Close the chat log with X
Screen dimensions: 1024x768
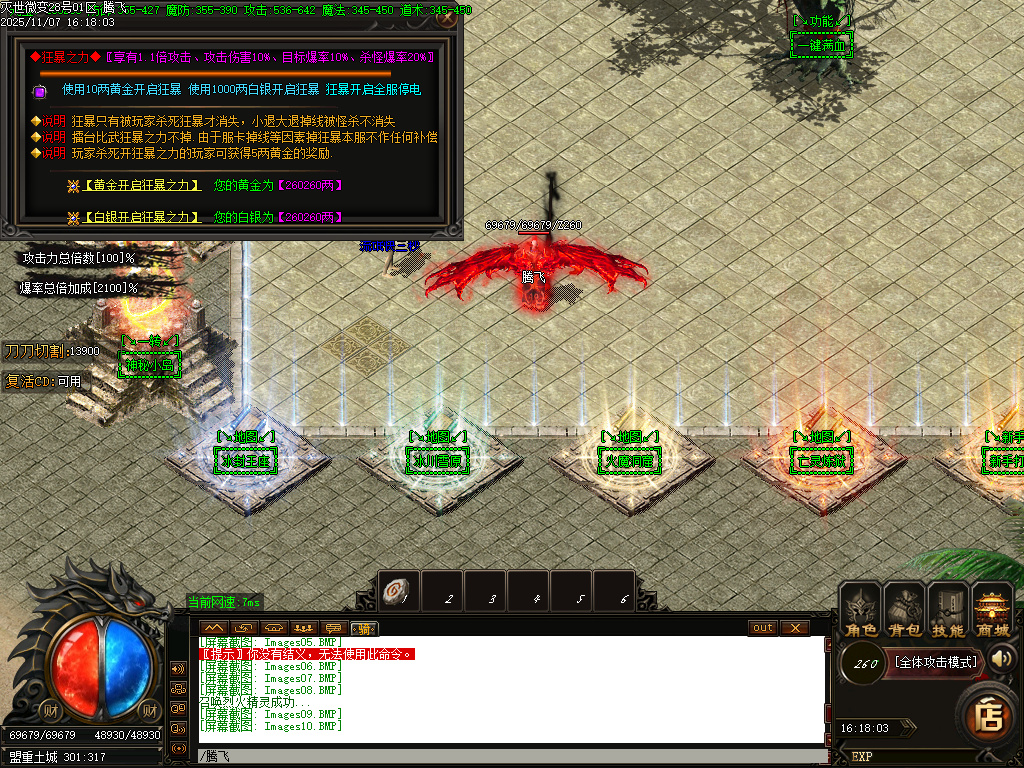click(794, 628)
